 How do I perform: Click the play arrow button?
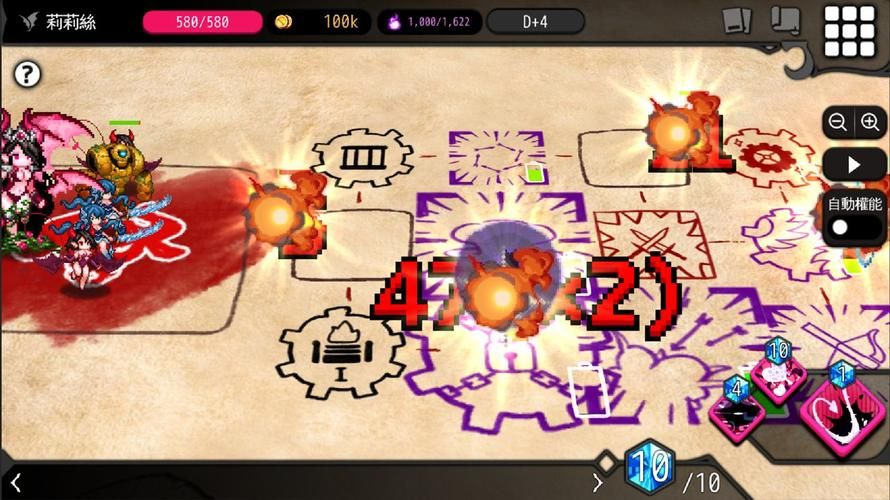coord(854,164)
